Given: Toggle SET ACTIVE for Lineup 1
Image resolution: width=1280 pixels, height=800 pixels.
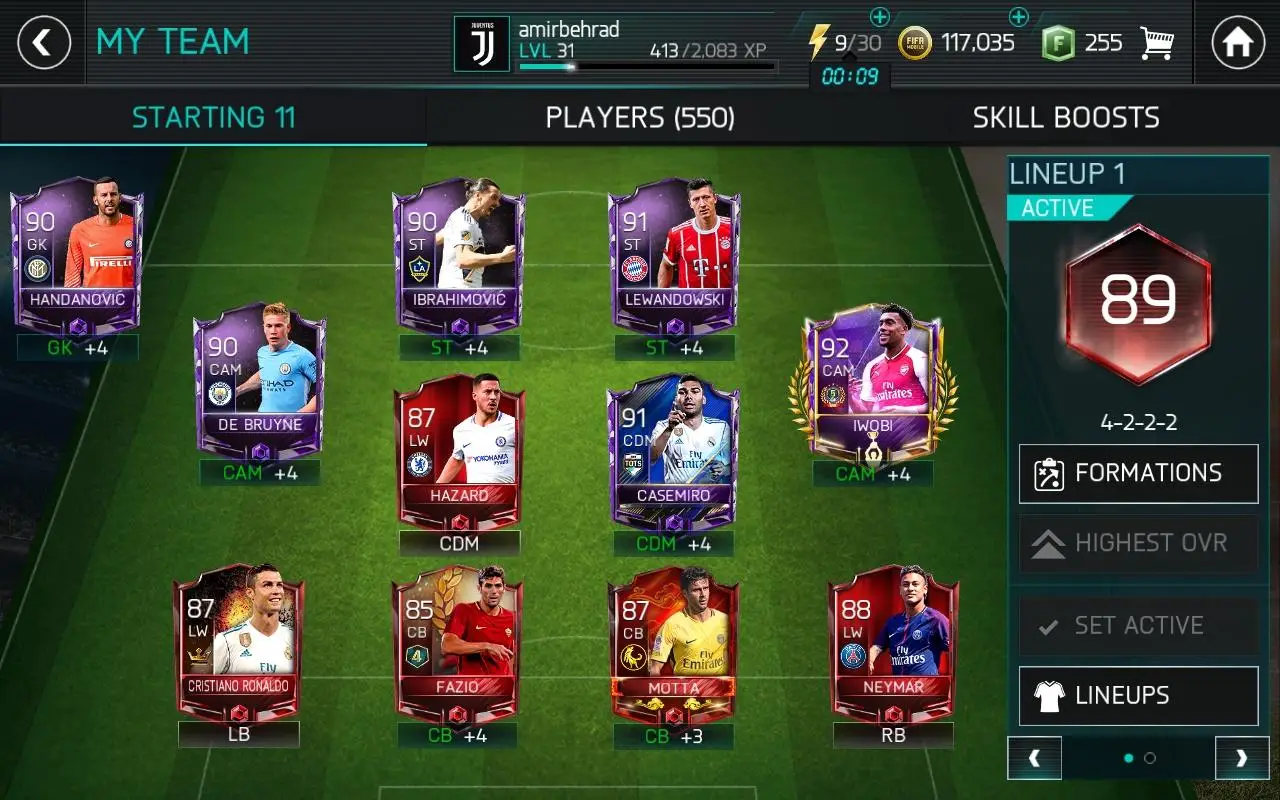Looking at the screenshot, I should tap(1138, 625).
